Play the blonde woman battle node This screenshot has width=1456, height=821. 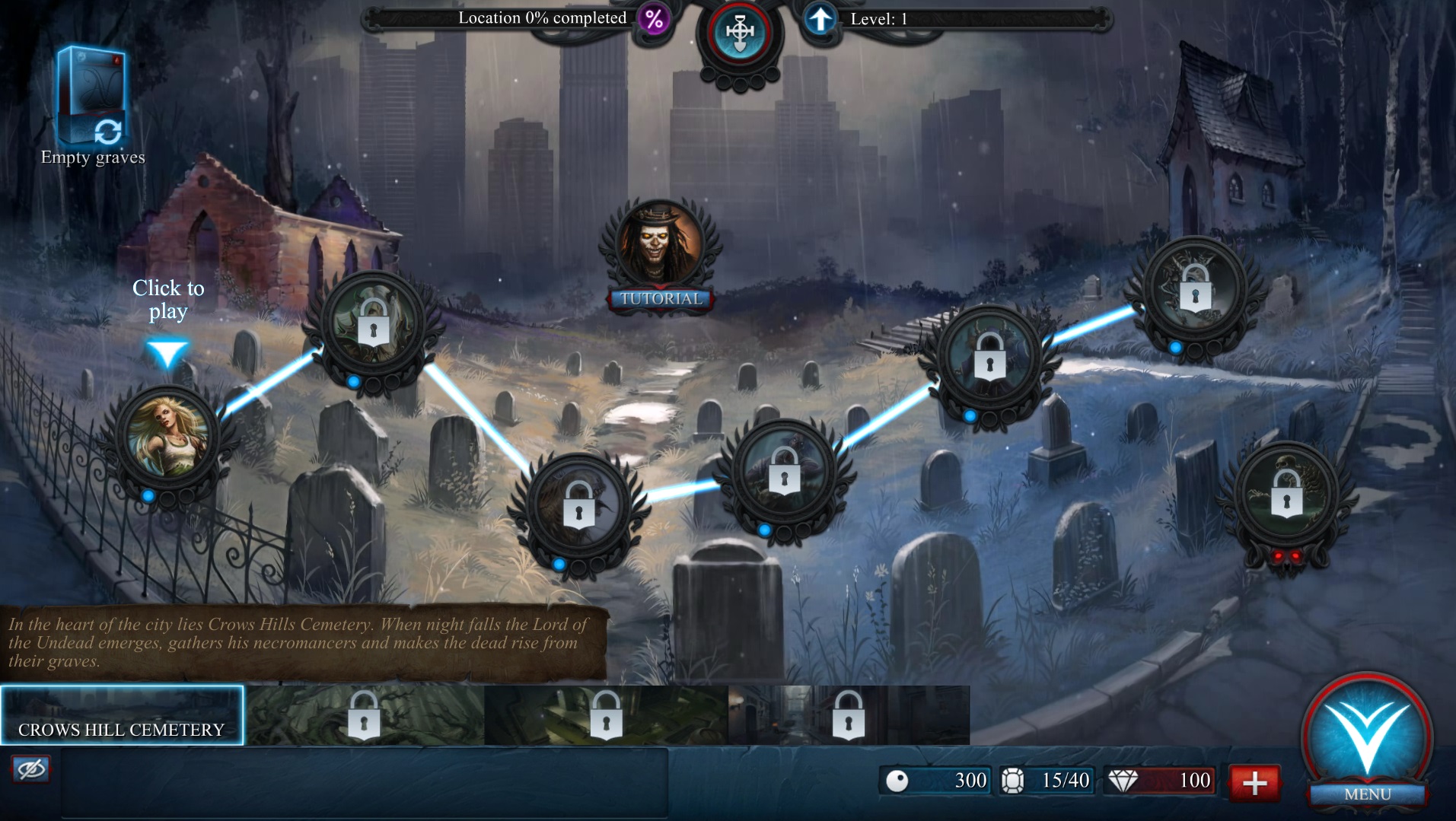(167, 439)
